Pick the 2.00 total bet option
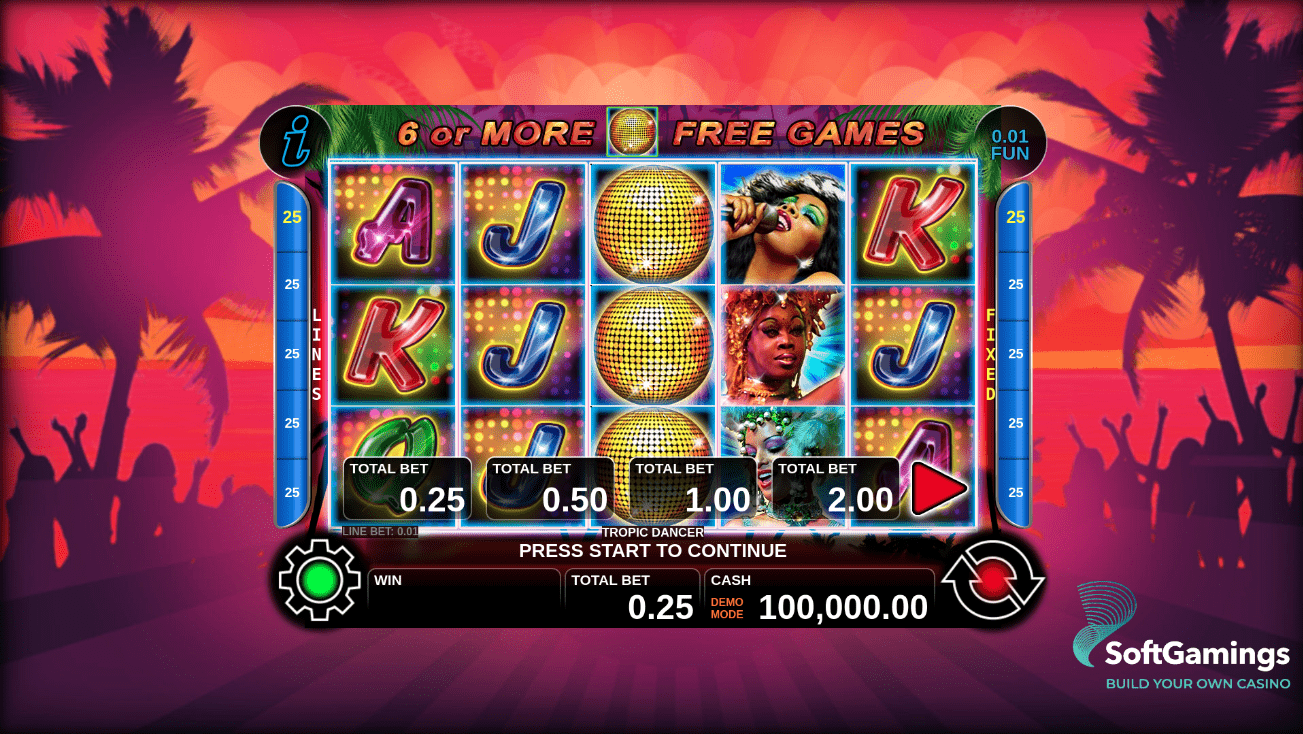This screenshot has height=734, width=1303. pos(836,489)
